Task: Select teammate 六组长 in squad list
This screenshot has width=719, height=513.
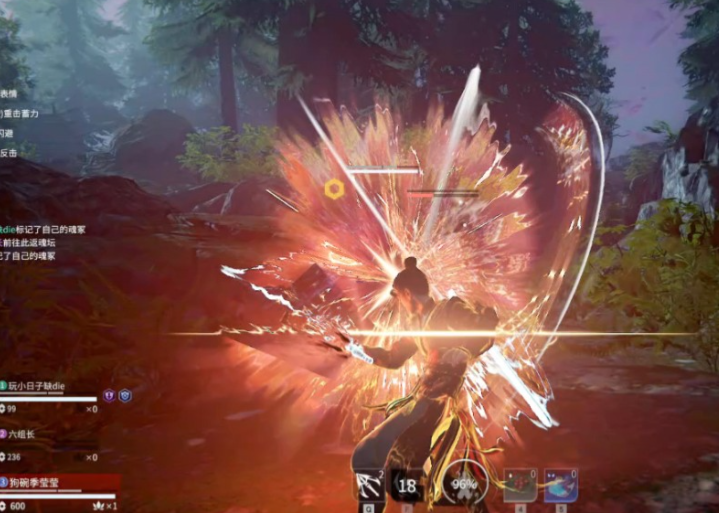Action: click(22, 434)
